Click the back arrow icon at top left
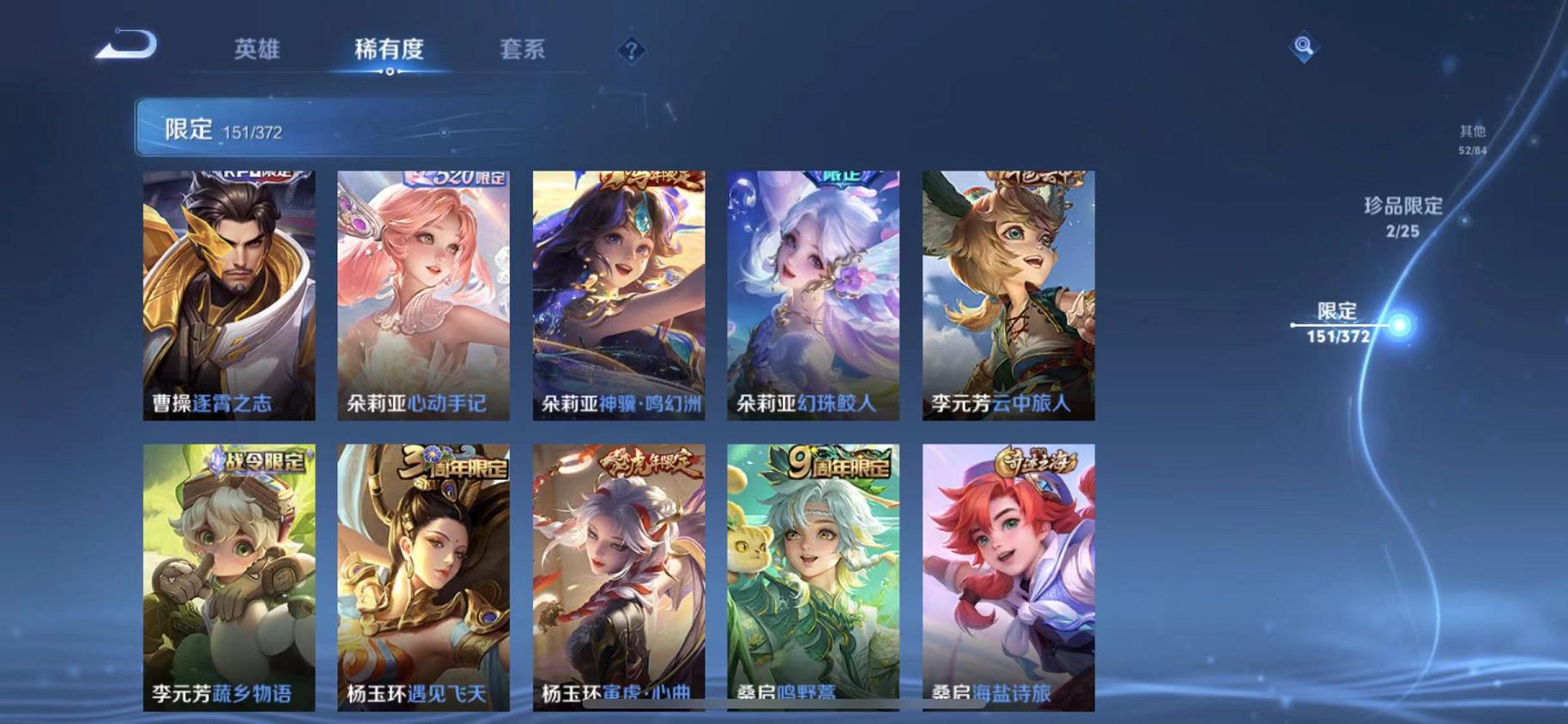Screen dimensions: 1568x724 [127, 47]
